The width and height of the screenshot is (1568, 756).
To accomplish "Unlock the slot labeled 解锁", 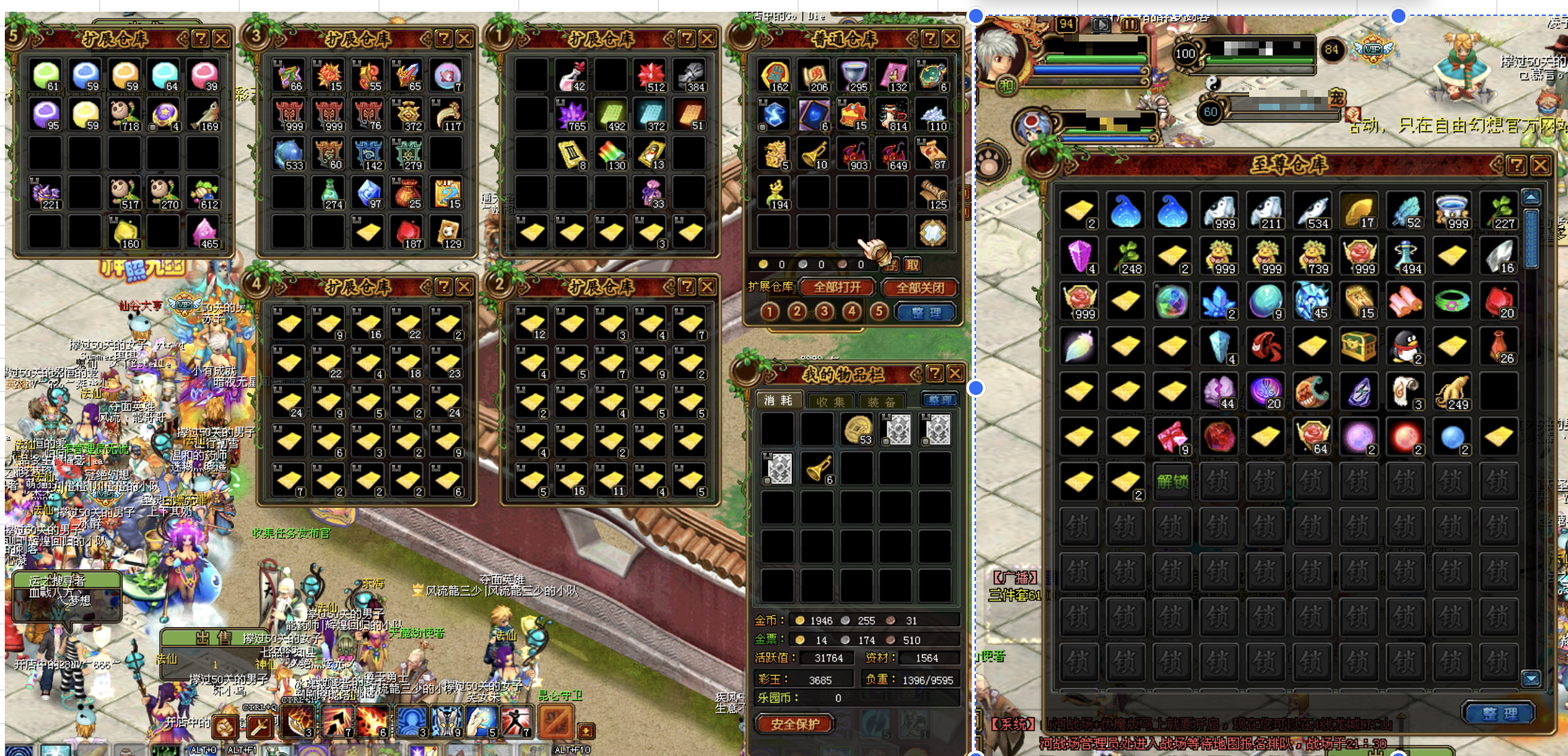I will 1172,481.
